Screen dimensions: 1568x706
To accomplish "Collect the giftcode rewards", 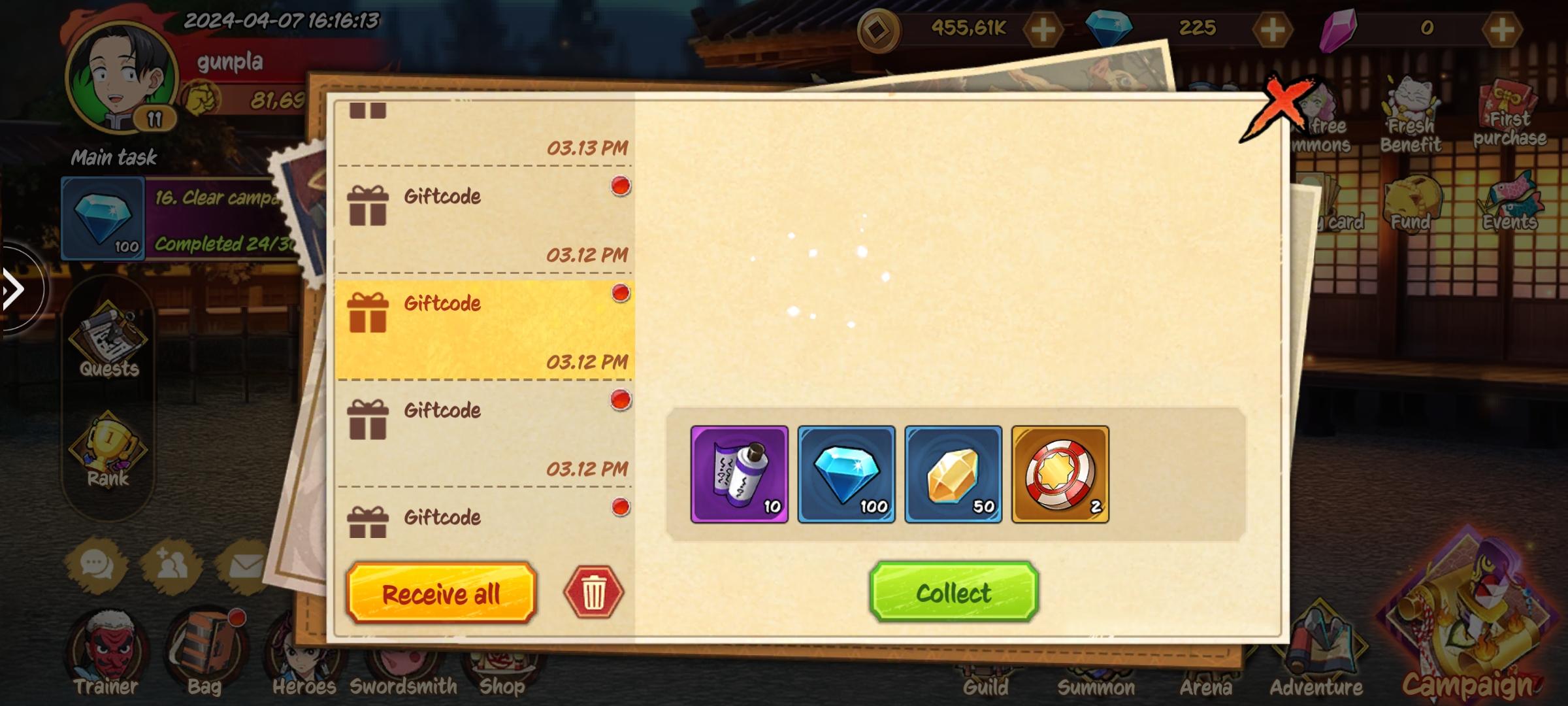I will [953, 593].
